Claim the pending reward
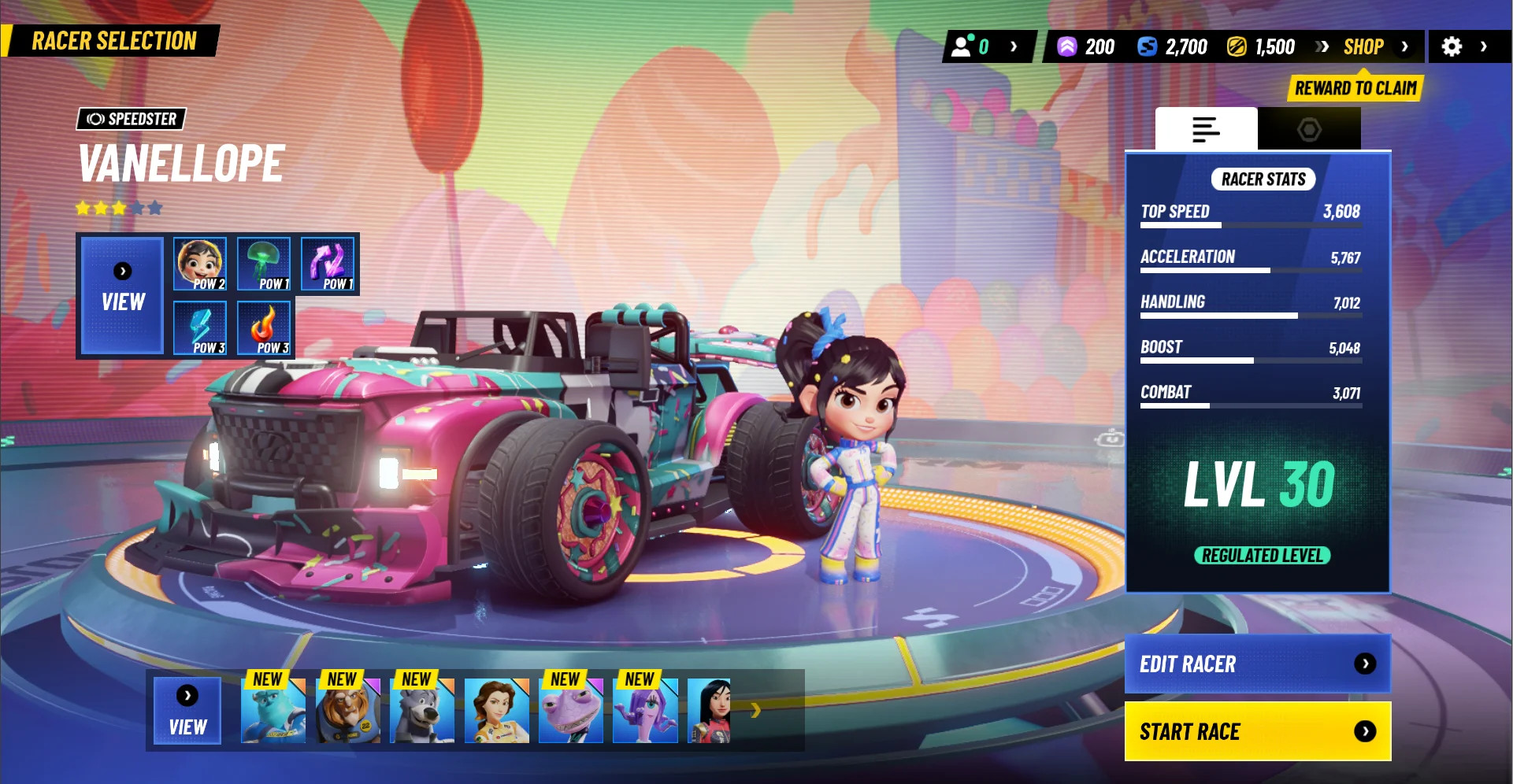Image resolution: width=1513 pixels, height=784 pixels. point(1355,88)
